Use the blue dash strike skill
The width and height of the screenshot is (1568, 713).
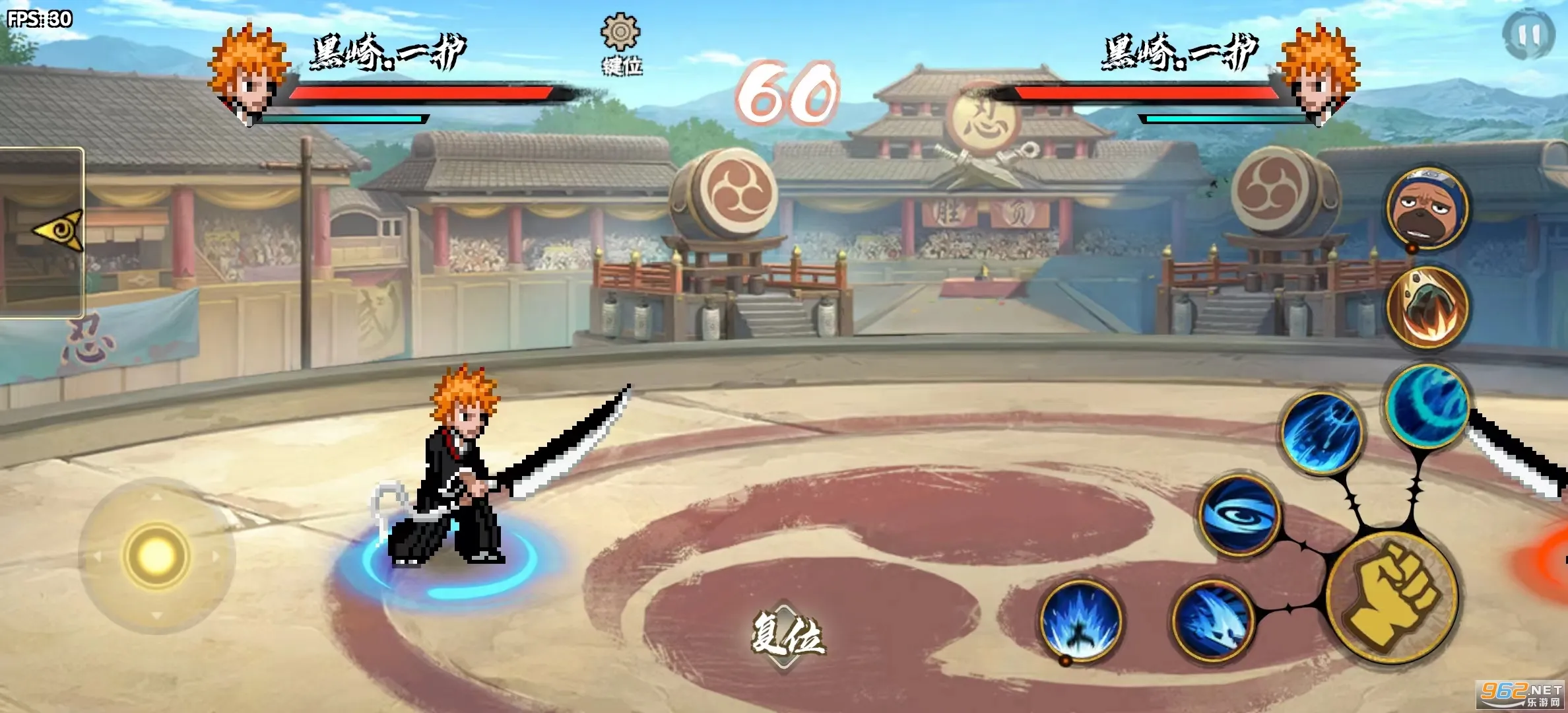pos(1213,621)
